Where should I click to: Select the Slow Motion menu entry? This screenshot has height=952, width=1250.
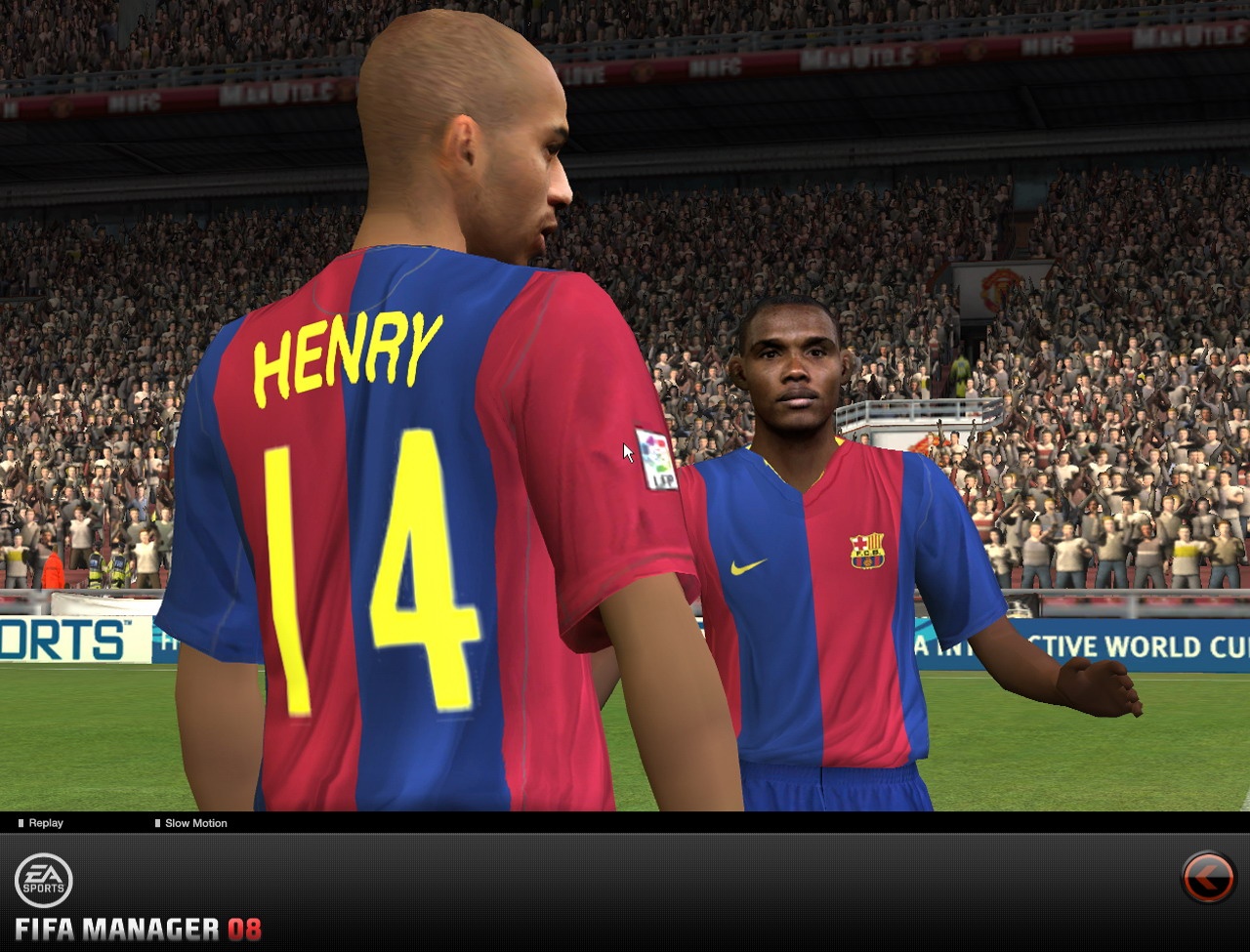point(194,823)
